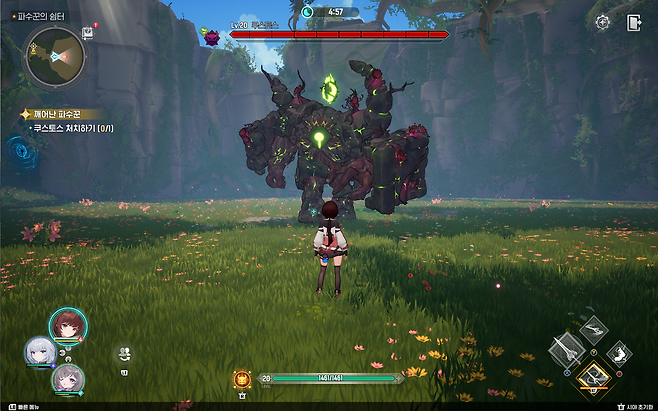This screenshot has width=658, height=411.
Task: Click the mail icon beside the minimap
Action: point(88,33)
